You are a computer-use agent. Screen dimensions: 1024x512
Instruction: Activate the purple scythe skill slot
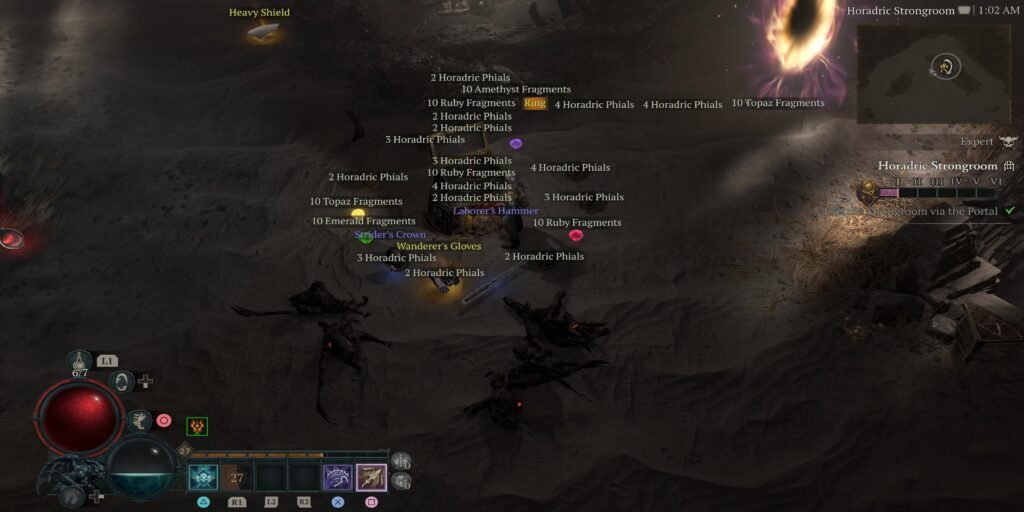pos(337,478)
